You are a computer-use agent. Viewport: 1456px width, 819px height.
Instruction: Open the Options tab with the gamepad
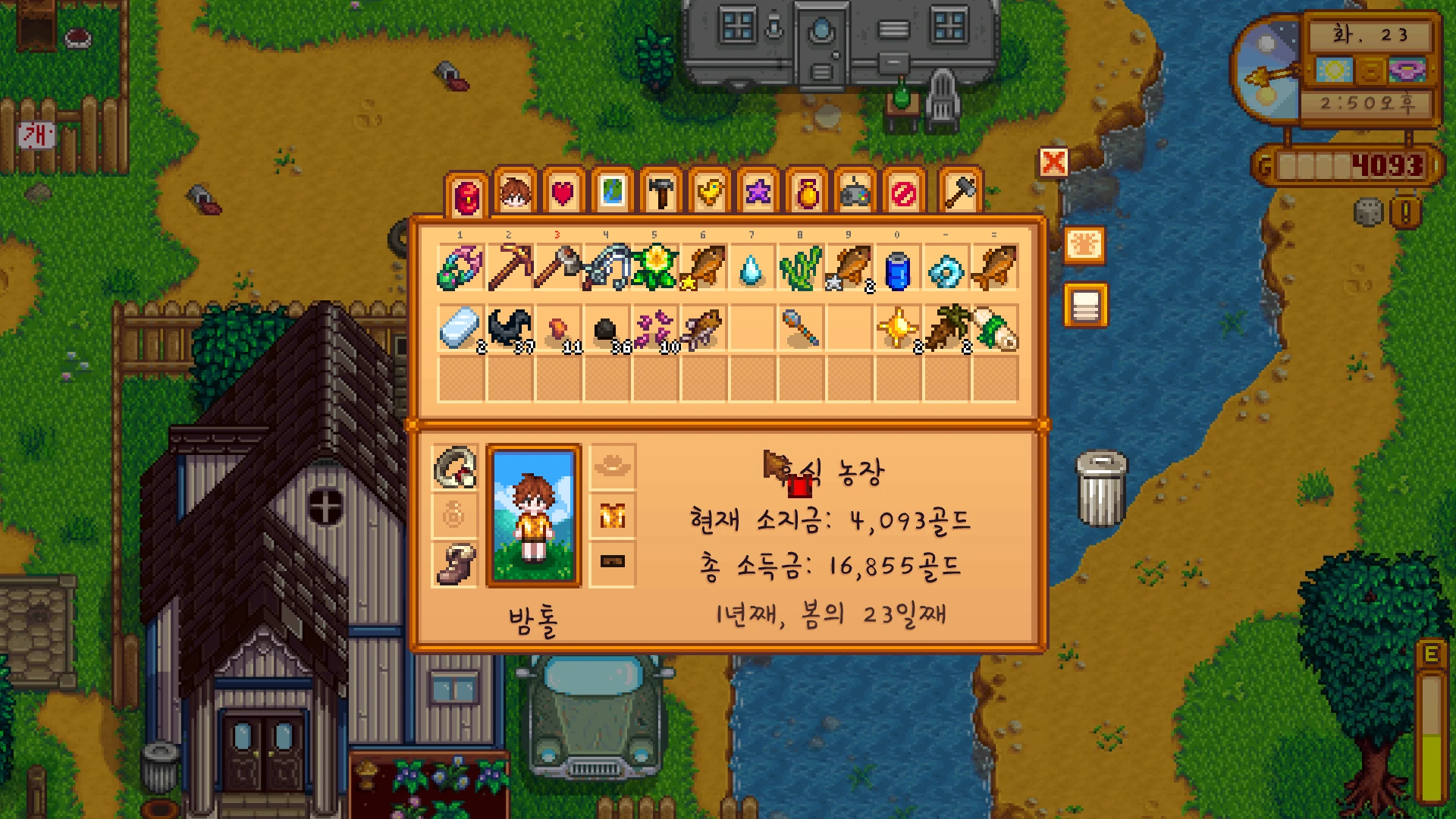point(856,193)
